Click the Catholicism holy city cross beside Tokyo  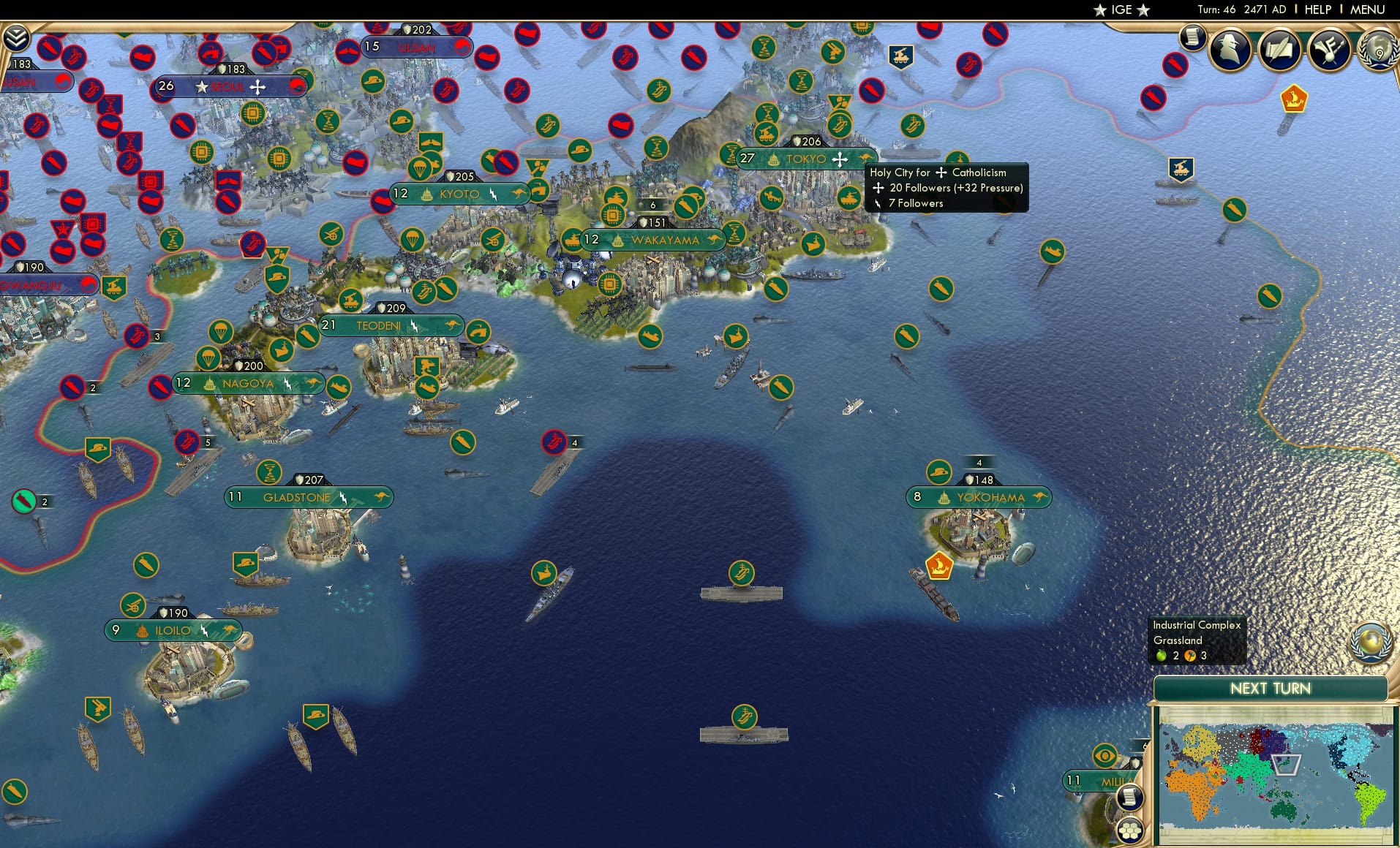[840, 158]
